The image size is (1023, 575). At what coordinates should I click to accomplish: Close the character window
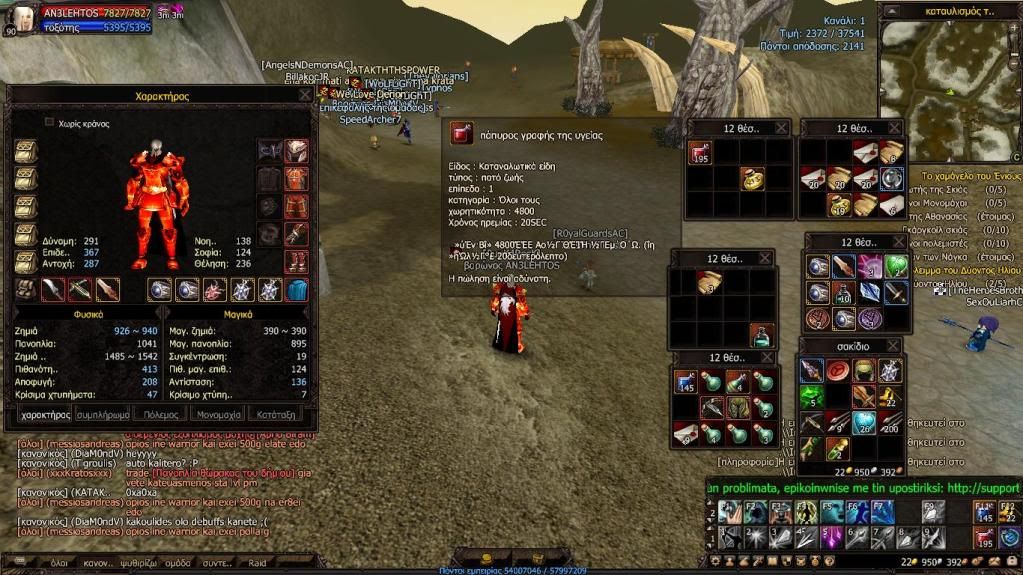tap(304, 96)
